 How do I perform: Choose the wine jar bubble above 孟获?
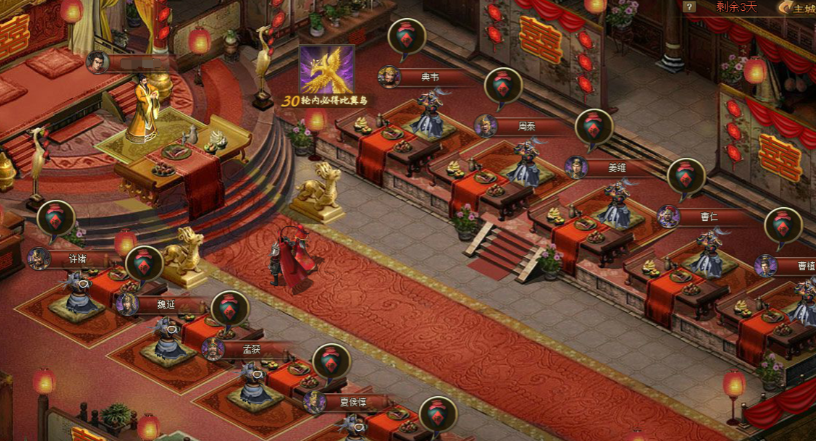(x=230, y=309)
